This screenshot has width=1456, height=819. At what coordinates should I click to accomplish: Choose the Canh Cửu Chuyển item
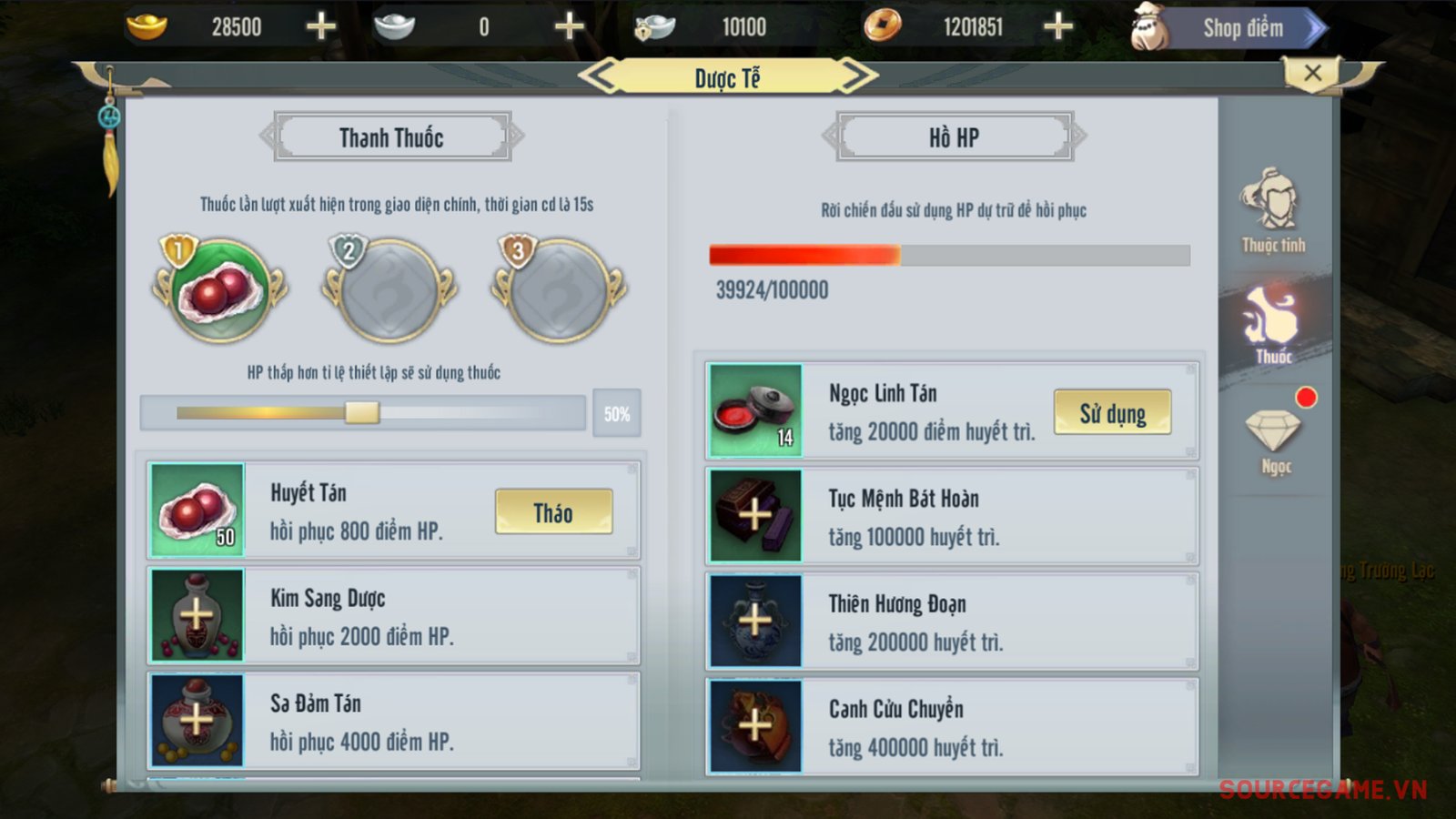pyautogui.click(x=952, y=727)
